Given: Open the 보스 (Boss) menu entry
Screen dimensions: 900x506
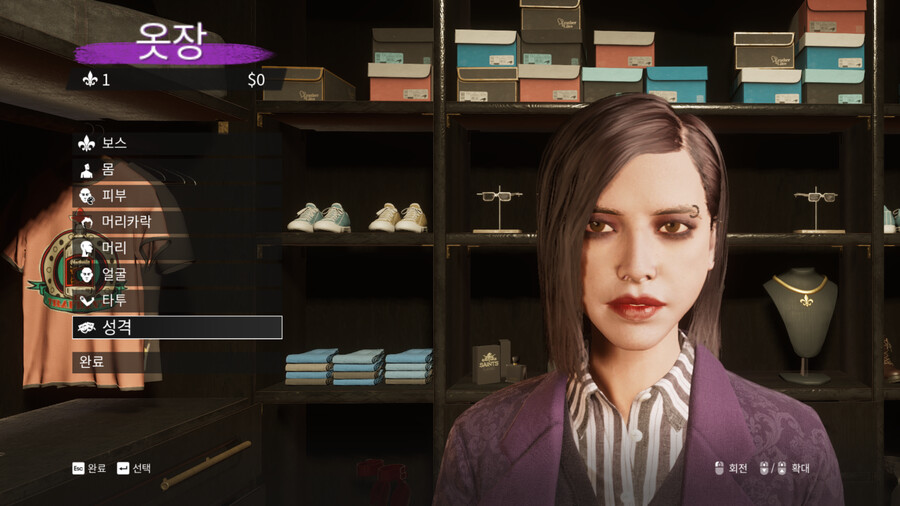Looking at the screenshot, I should coord(113,143).
